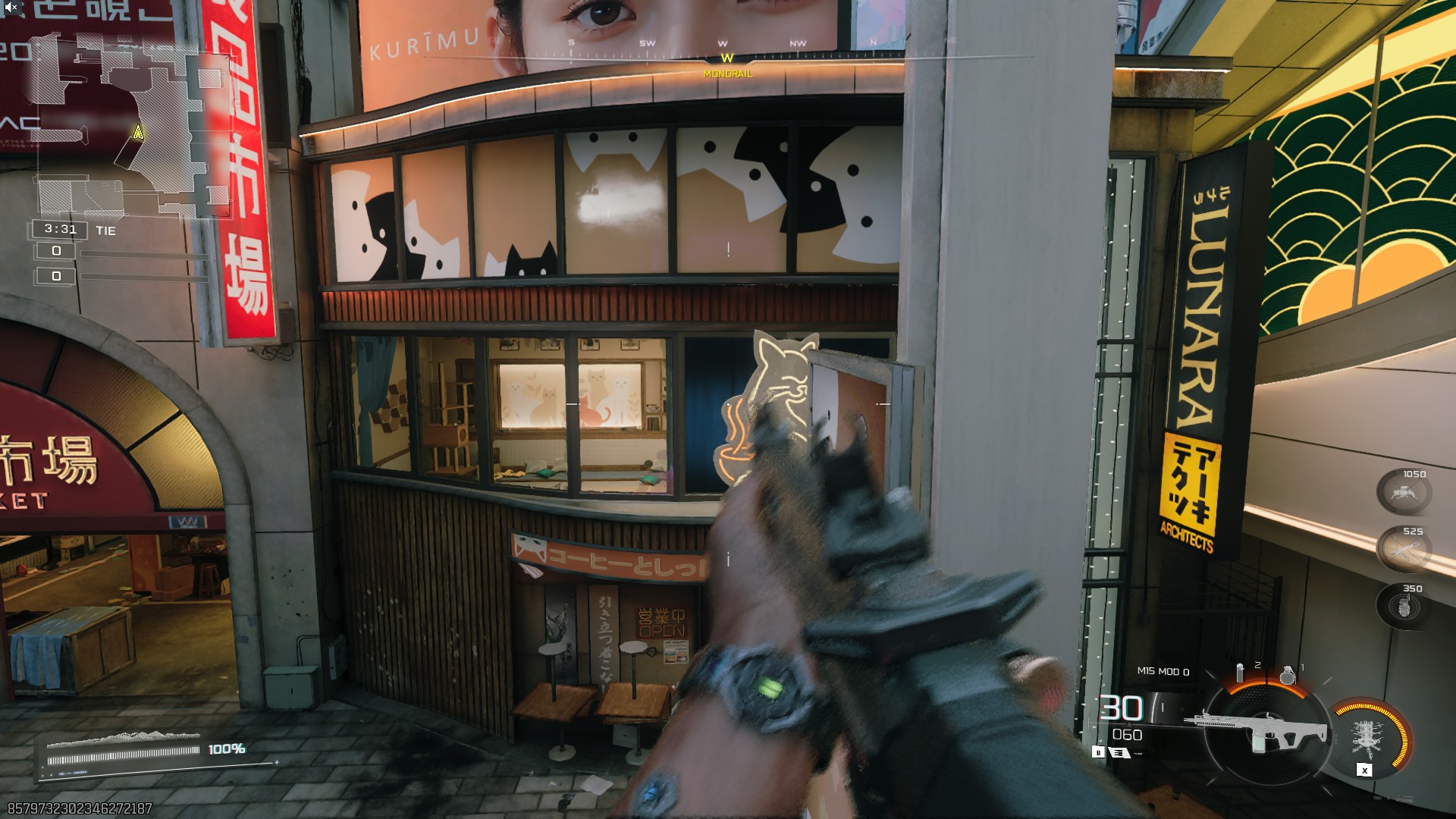Click the field upgrade icon beside the B key

click(1119, 753)
